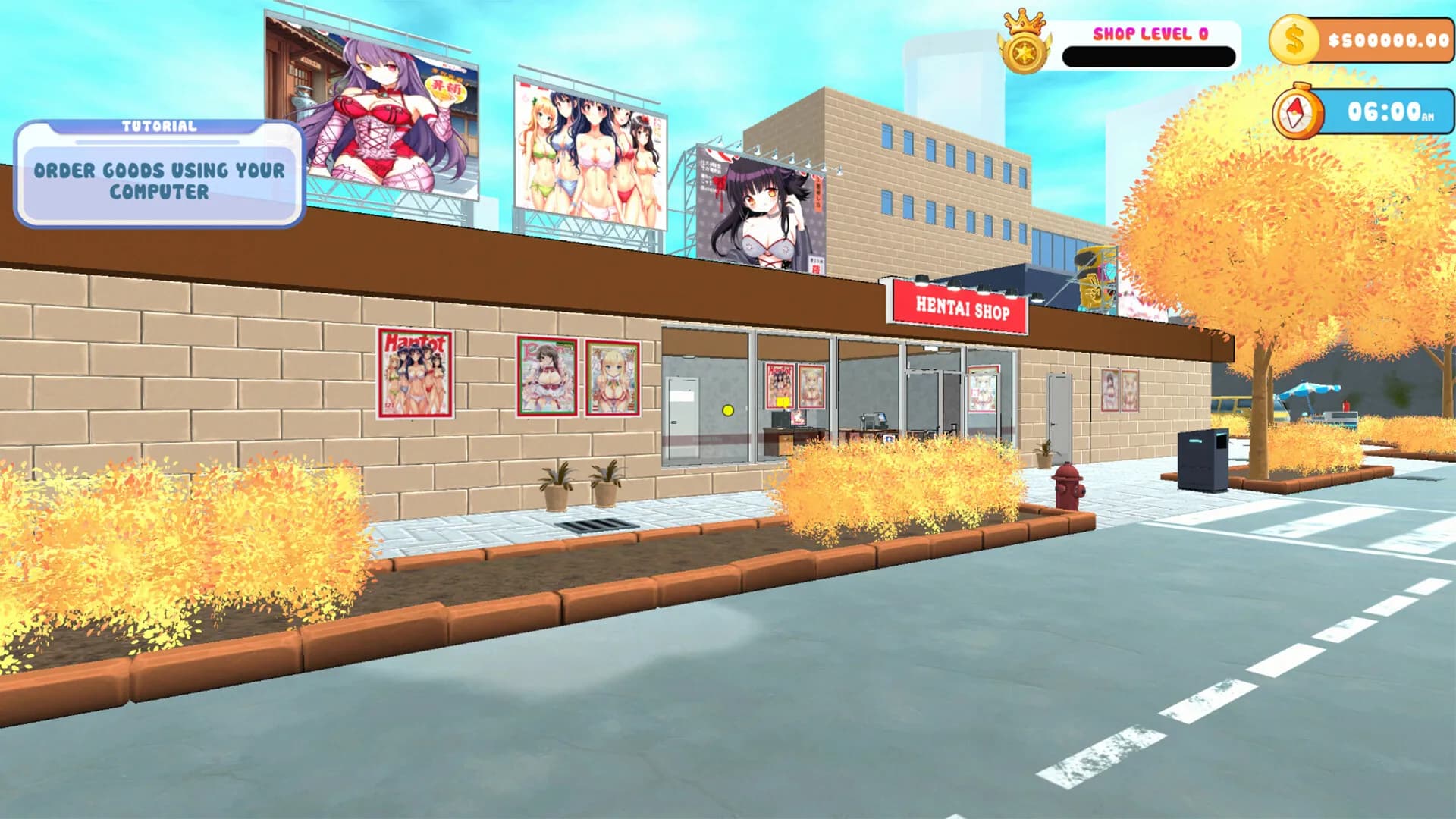
Task: Open the Tutorial panel header
Action: [158, 125]
